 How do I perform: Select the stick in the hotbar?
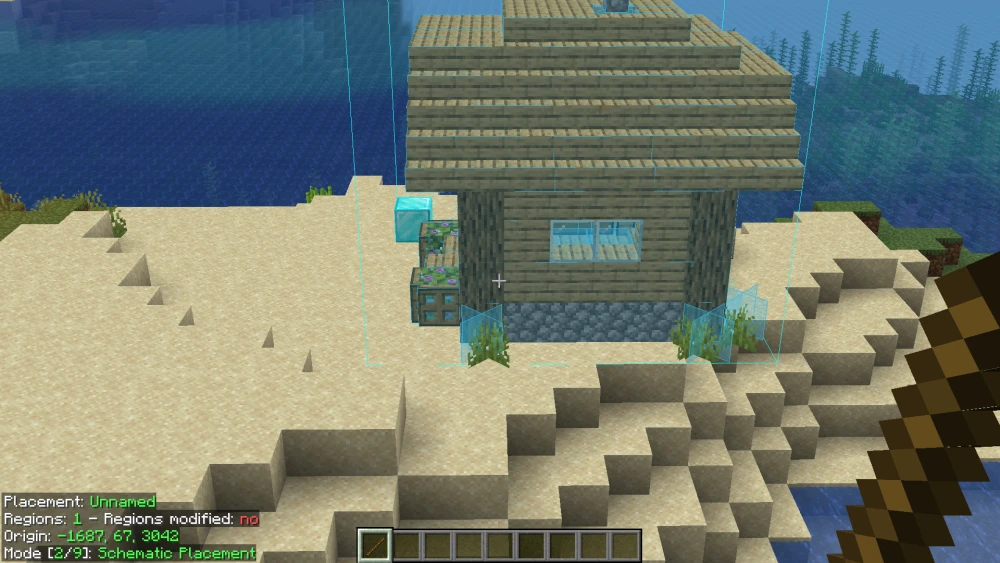click(375, 546)
